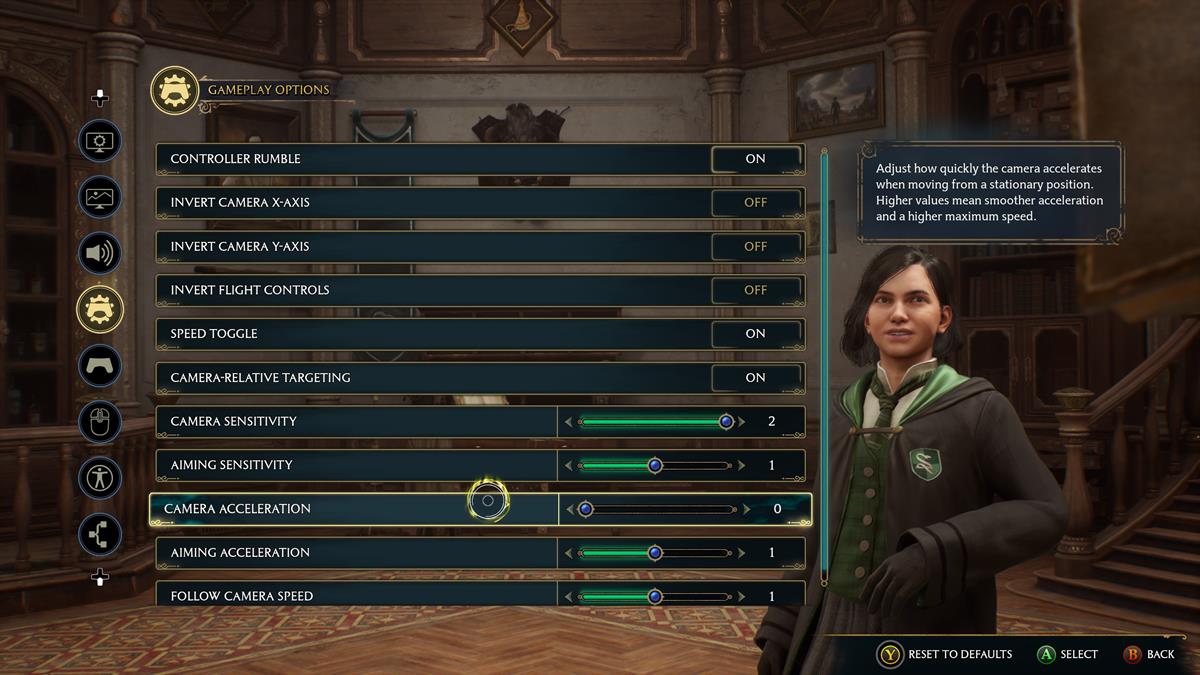Switch to Mouse and Keyboard tab
This screenshot has width=1200, height=675.
(x=100, y=422)
